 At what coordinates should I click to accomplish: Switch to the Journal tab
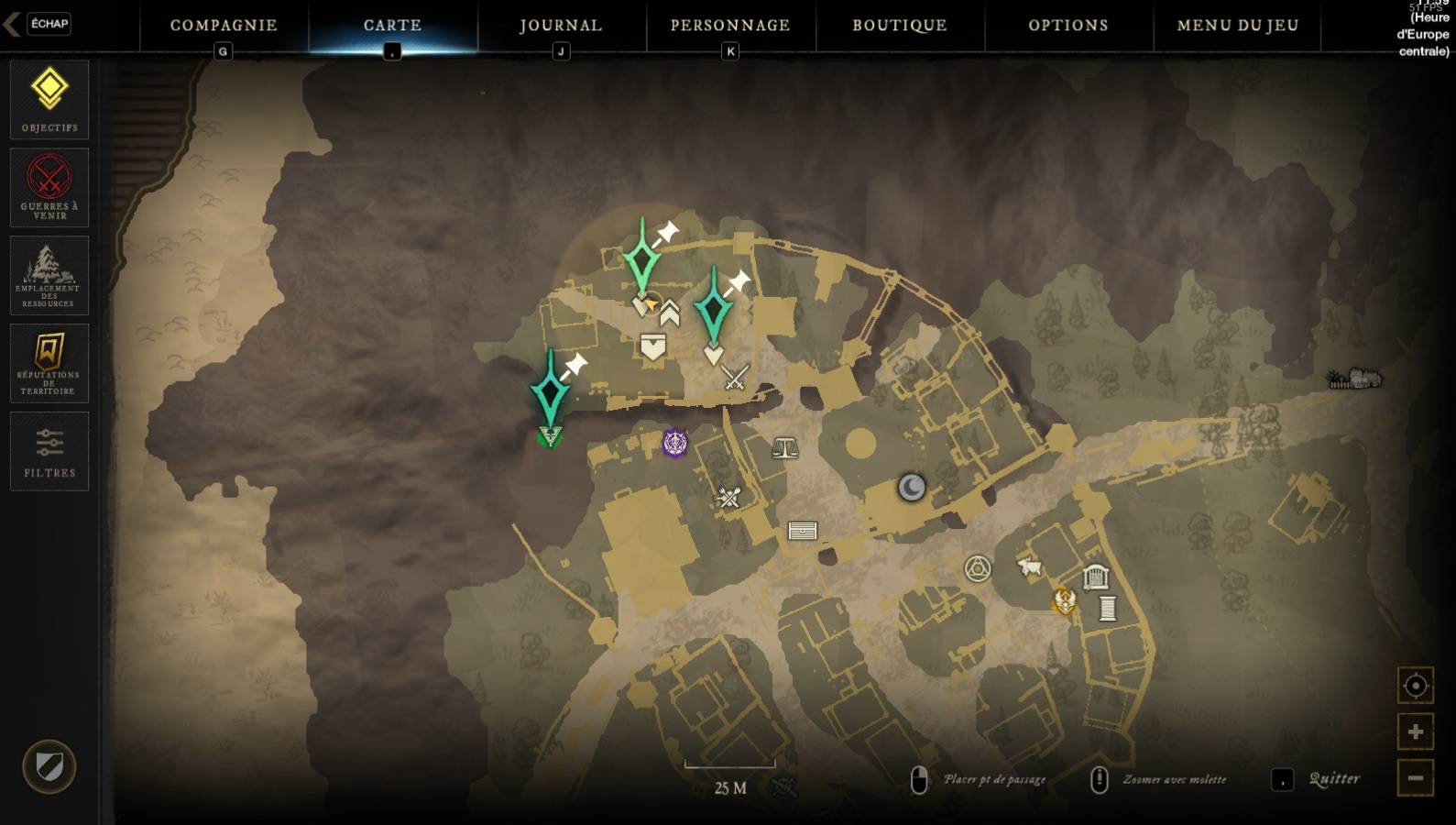[x=559, y=25]
